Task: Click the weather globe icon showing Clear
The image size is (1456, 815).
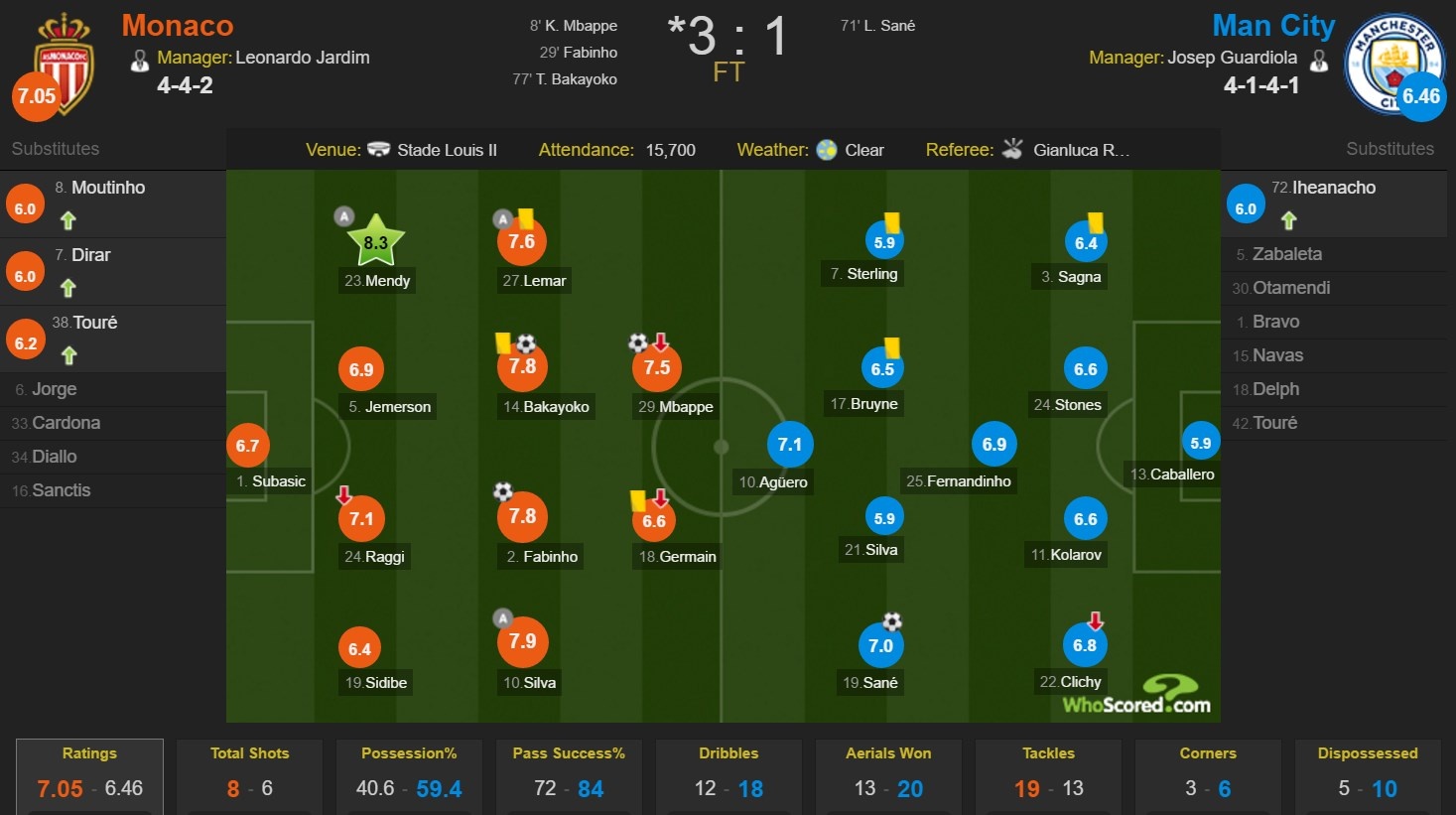Action: click(x=826, y=150)
